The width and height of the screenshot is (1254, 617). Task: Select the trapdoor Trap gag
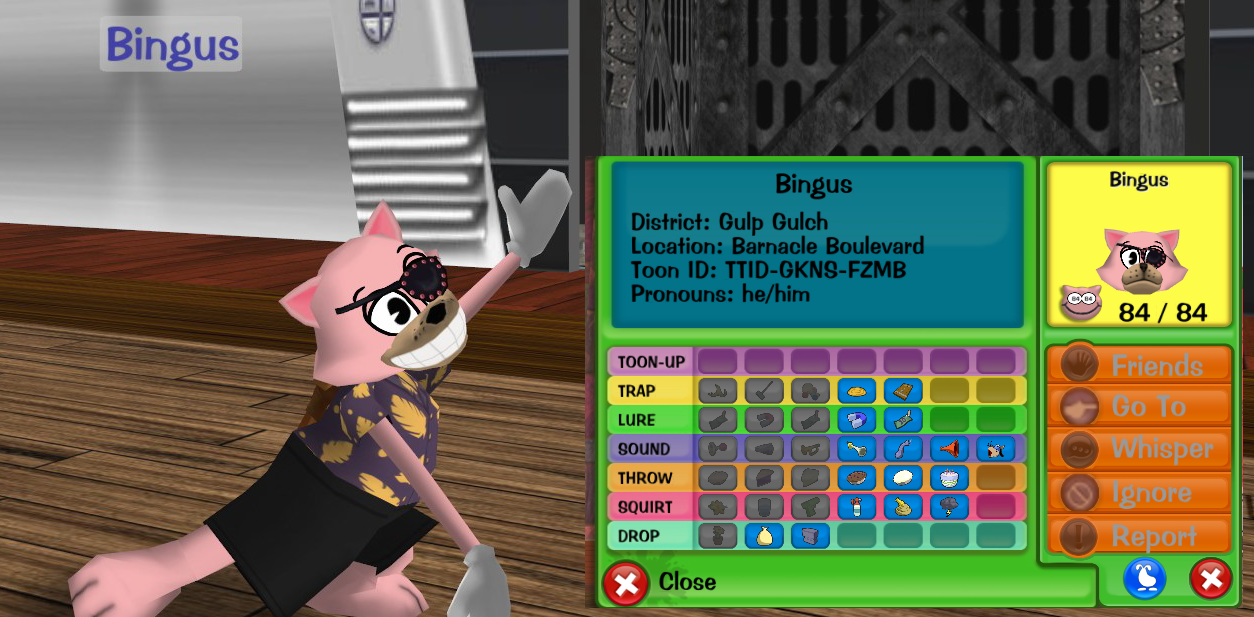click(x=903, y=391)
